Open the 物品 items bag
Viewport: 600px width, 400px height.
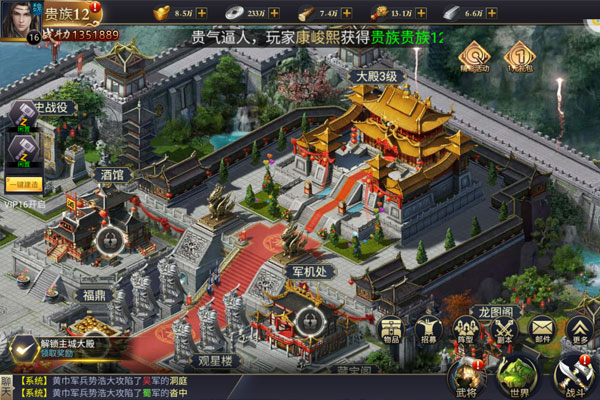coord(392,332)
